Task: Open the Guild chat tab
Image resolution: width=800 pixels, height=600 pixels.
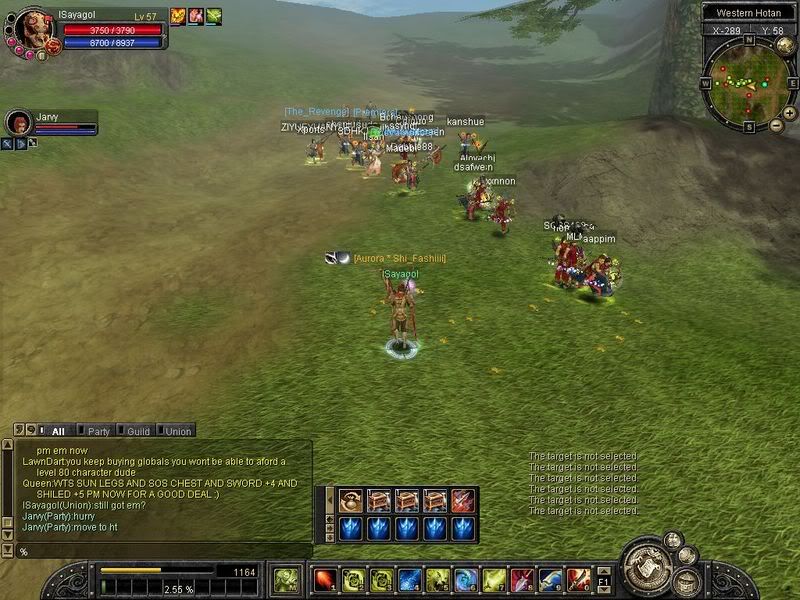Action: click(138, 431)
